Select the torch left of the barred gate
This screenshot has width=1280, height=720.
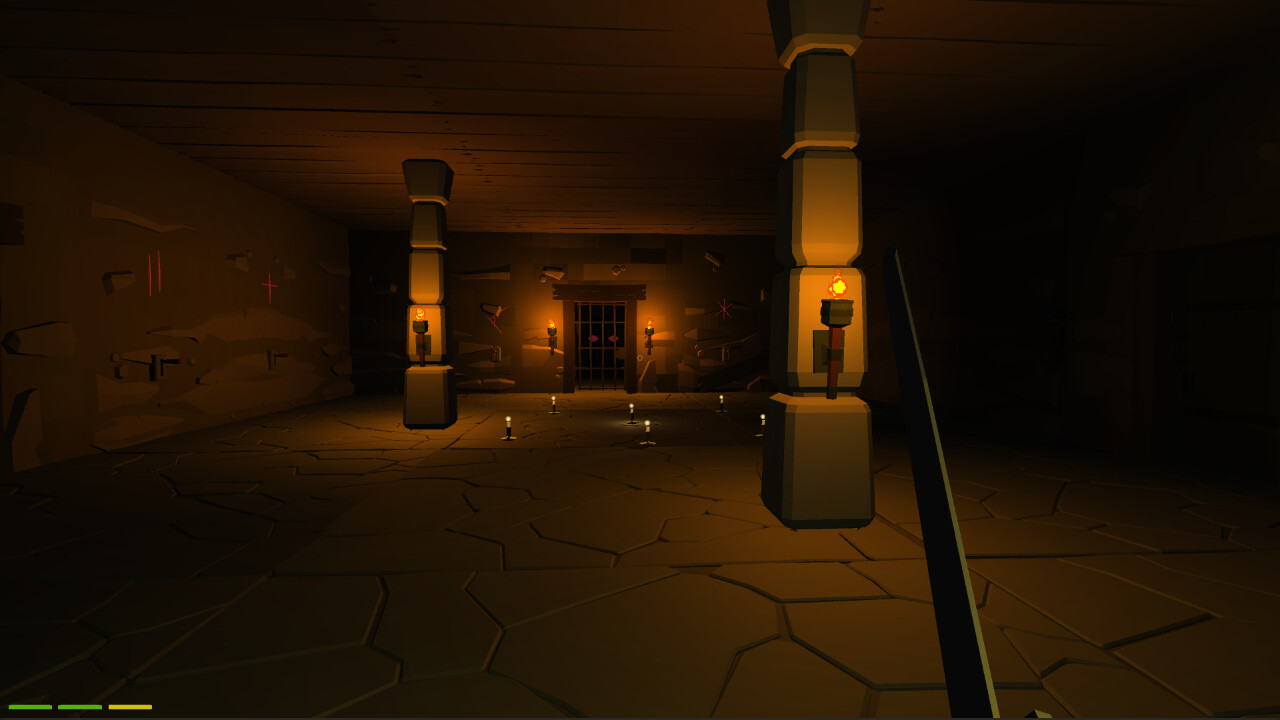coord(552,323)
